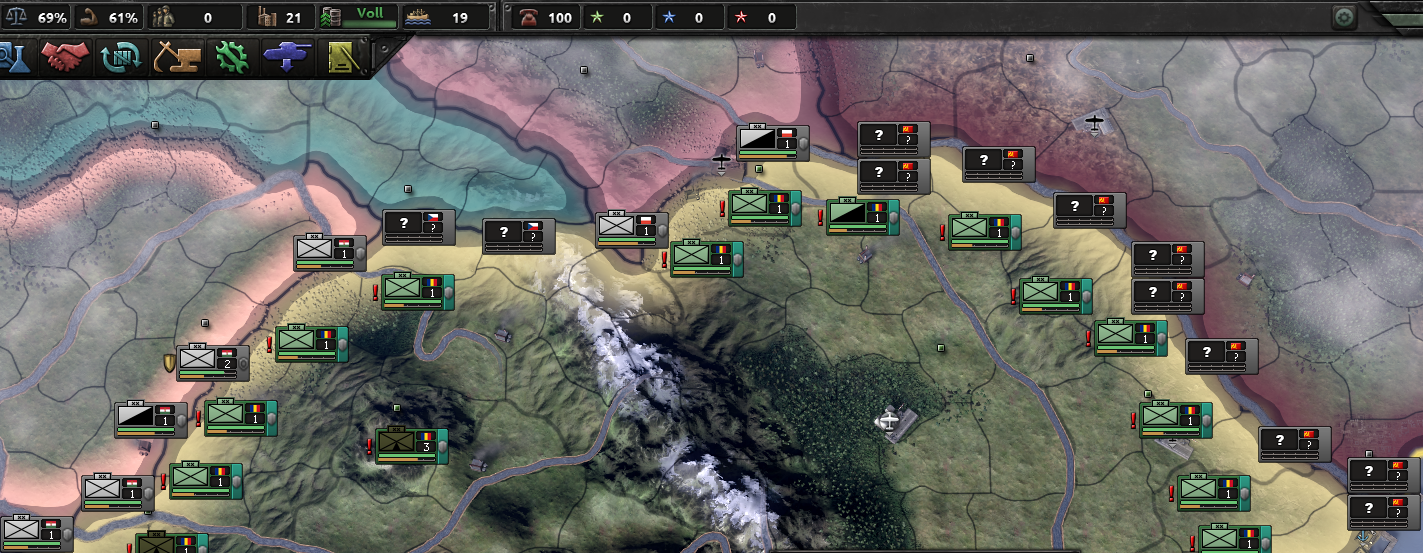Open the game menu with the gear button
Screen dimensions: 1423x553
1345,17
